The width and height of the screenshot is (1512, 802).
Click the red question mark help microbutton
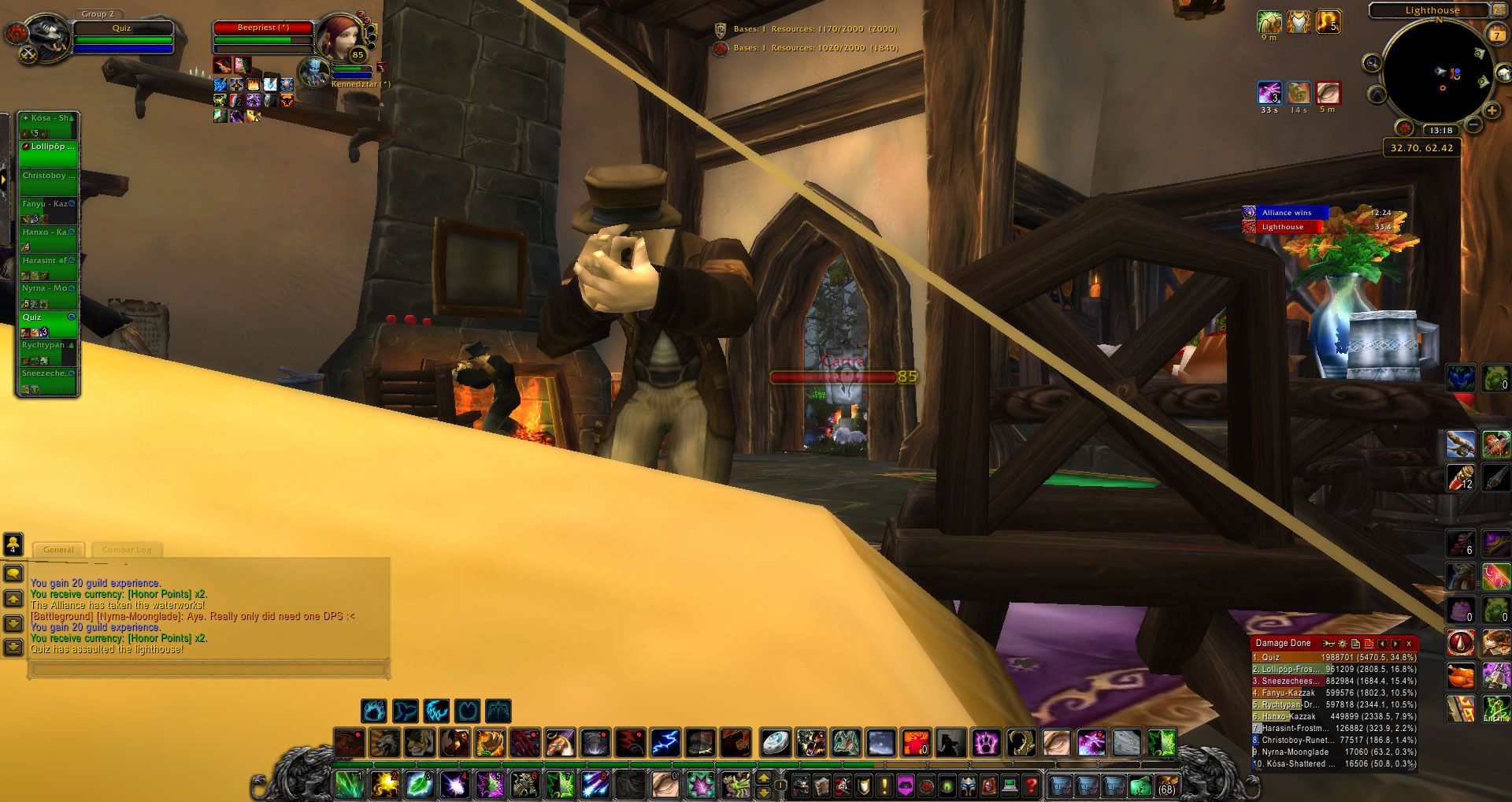point(1029,787)
